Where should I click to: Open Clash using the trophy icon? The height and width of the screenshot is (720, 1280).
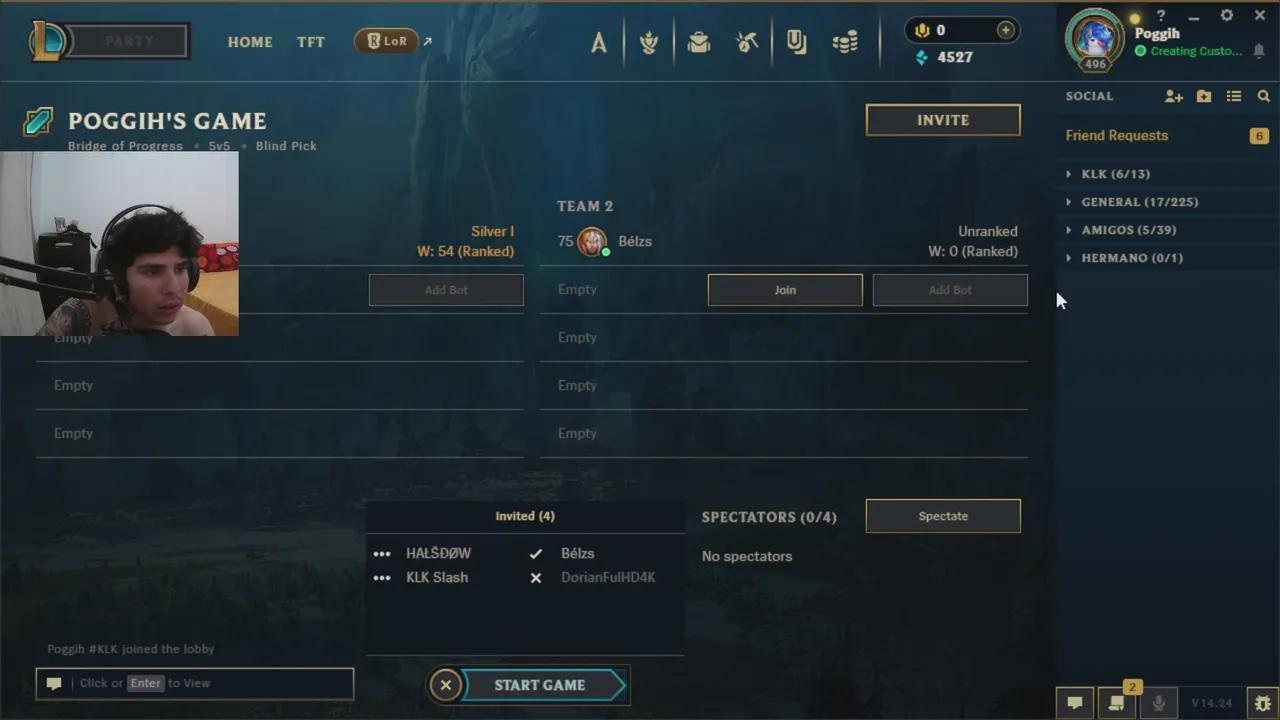click(648, 42)
